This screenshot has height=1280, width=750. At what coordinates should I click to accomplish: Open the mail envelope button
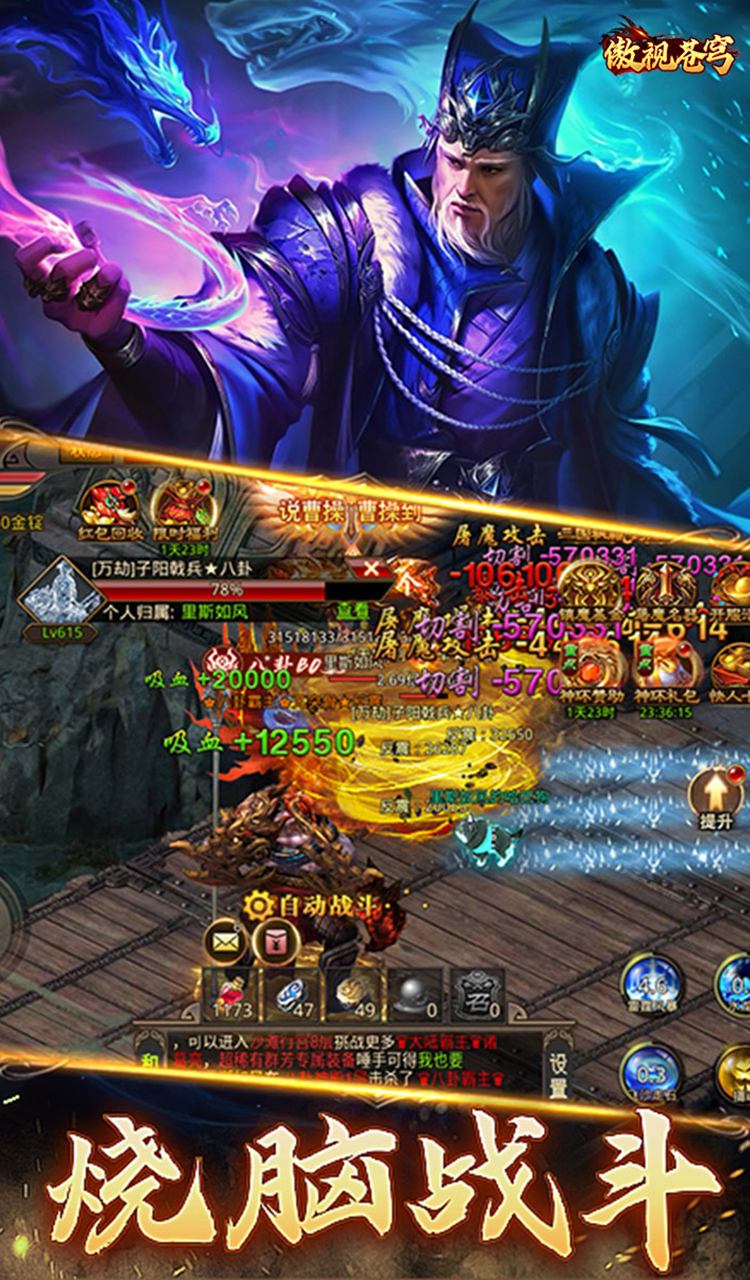click(x=224, y=940)
